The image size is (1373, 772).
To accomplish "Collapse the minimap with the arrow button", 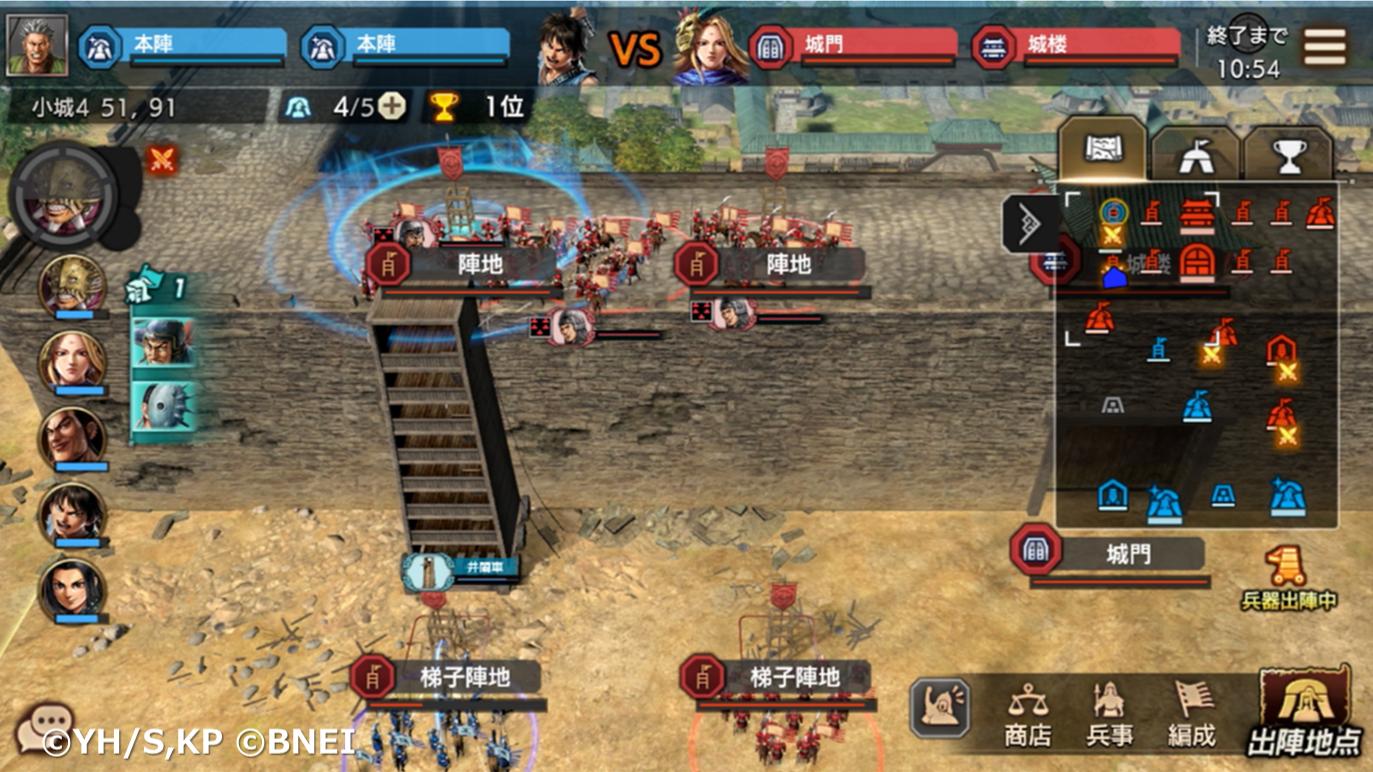I will (1028, 222).
